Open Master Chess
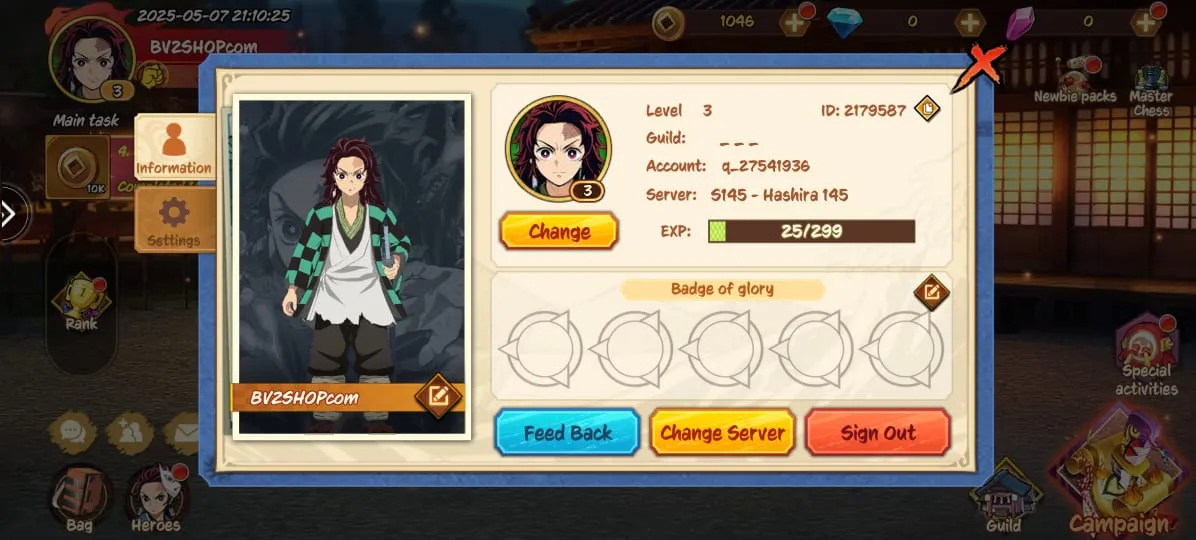Screen dimensions: 1196x540 tap(1151, 88)
